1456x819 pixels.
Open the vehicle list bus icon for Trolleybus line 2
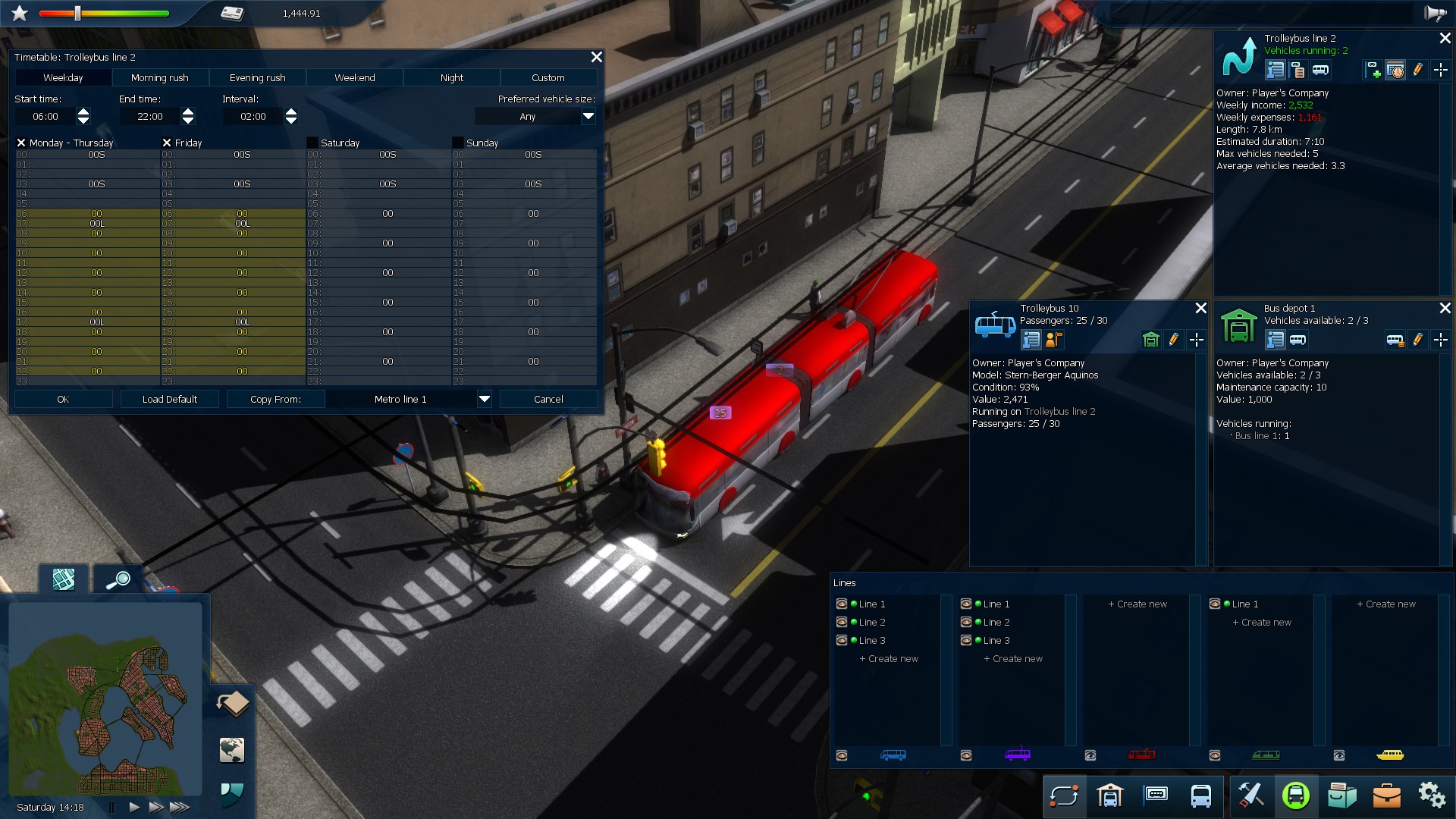point(1321,71)
